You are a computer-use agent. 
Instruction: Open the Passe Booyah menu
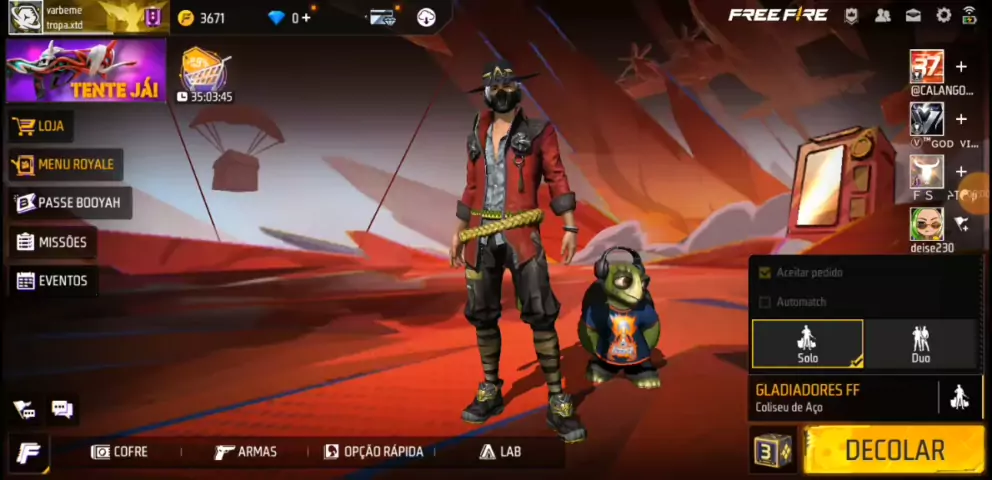point(68,203)
